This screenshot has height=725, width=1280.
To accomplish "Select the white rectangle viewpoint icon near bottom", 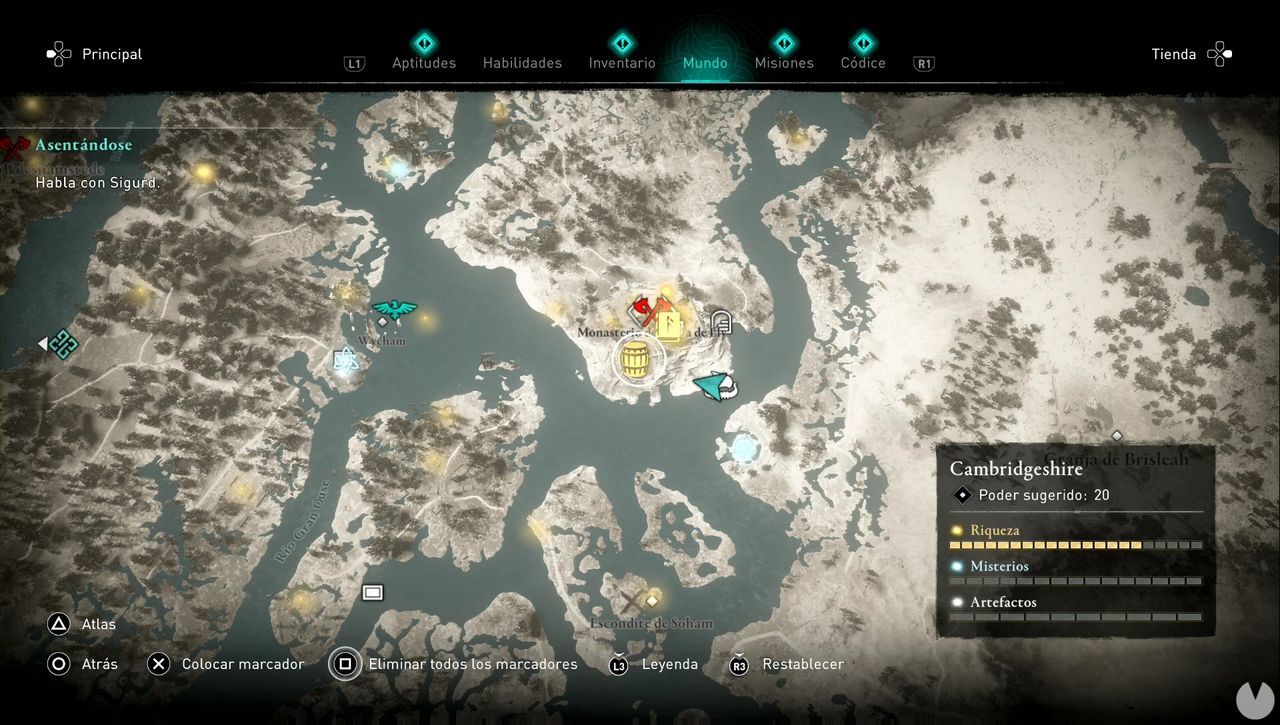I will pyautogui.click(x=372, y=591).
